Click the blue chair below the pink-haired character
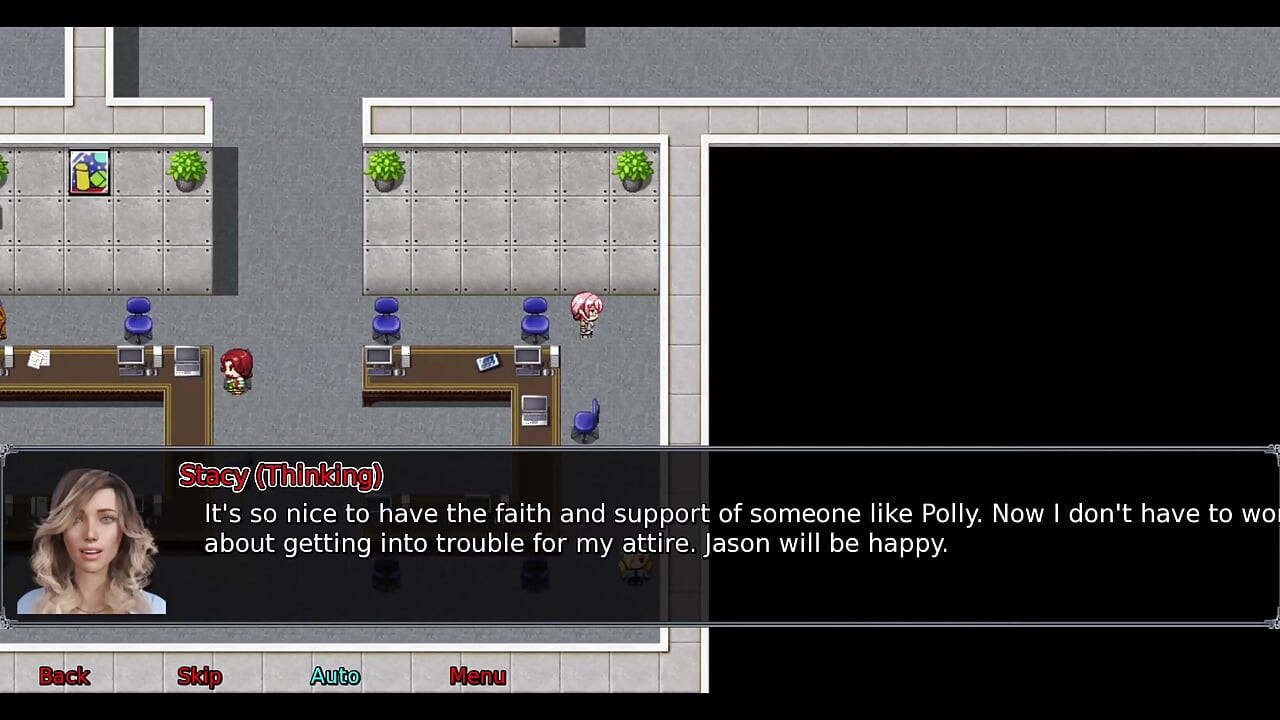This screenshot has width=1280, height=720. coord(586,420)
